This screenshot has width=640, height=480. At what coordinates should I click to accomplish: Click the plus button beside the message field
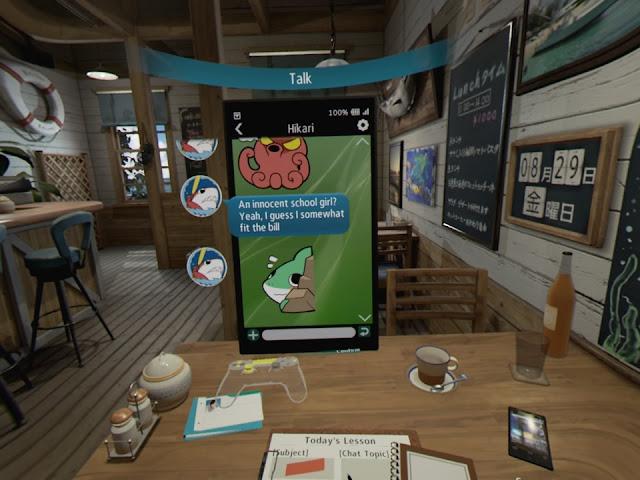253,334
